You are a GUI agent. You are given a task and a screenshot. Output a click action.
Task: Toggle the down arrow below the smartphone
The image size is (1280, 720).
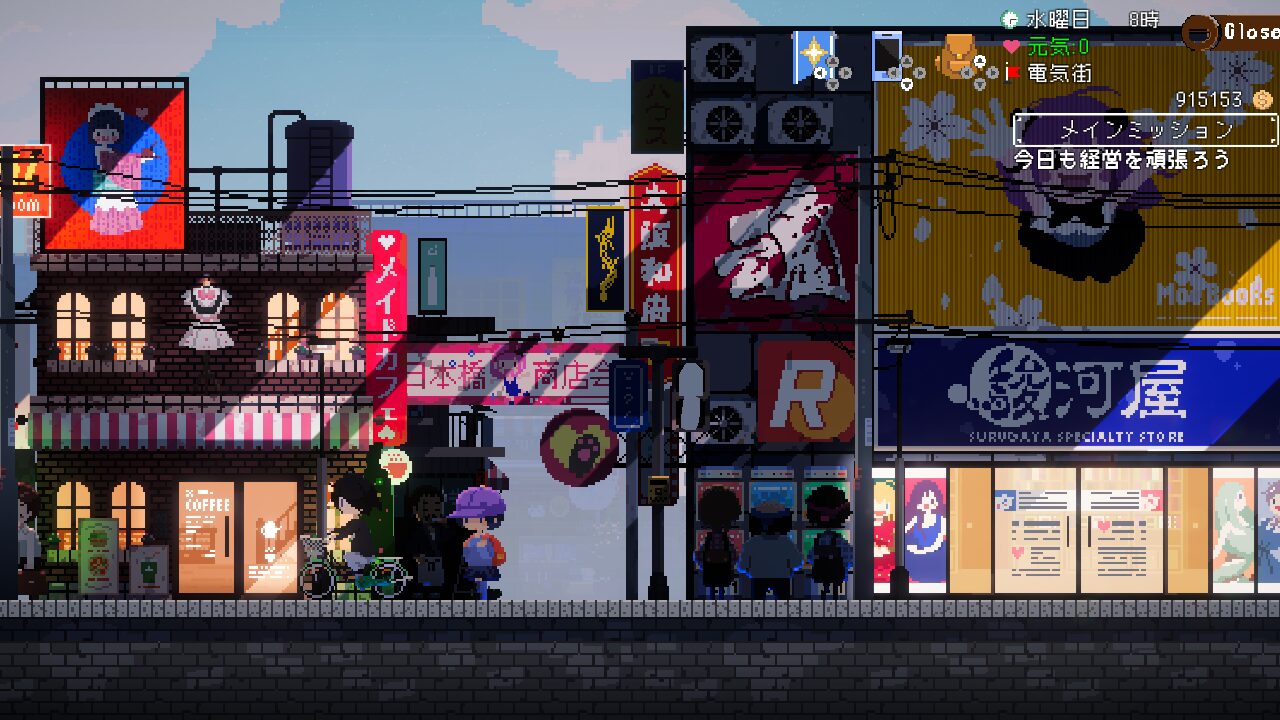point(907,84)
